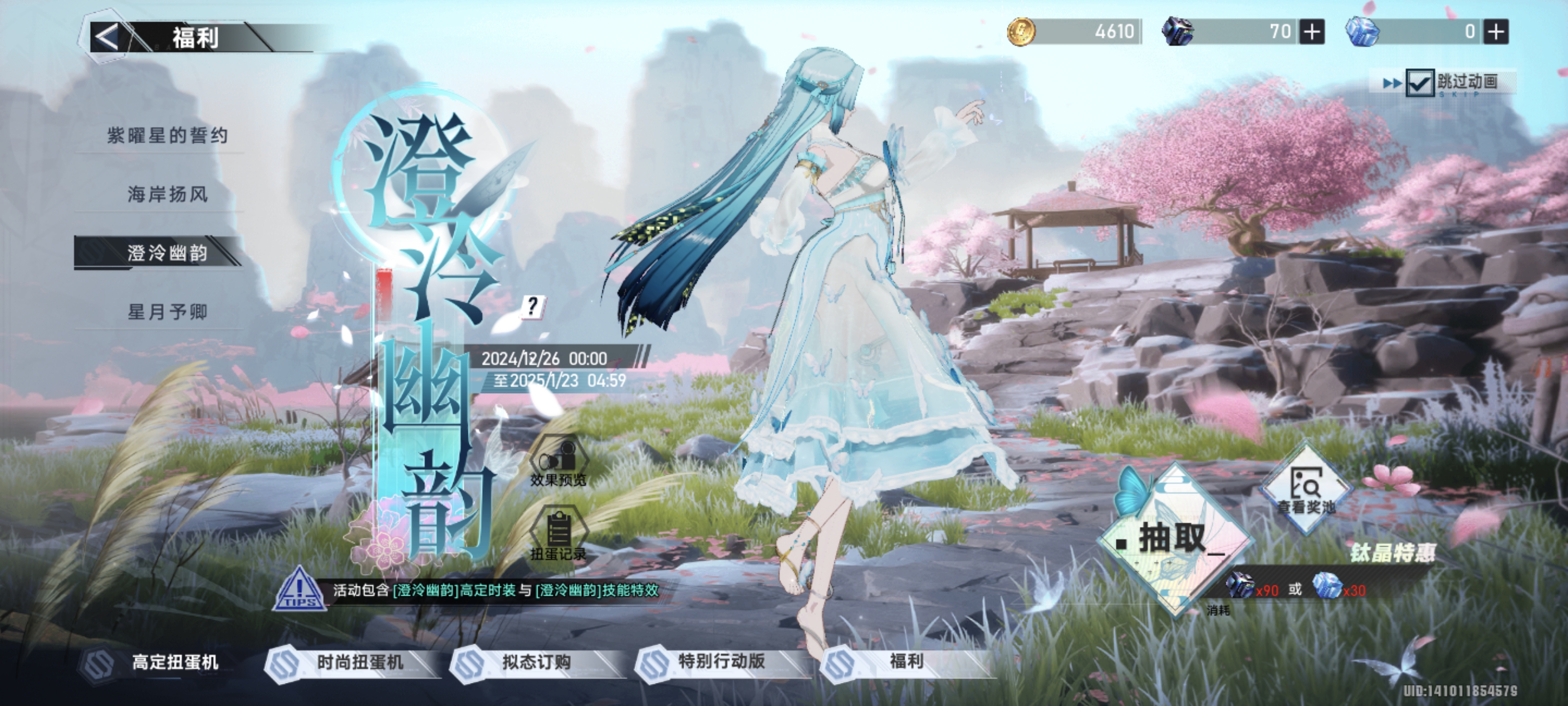Select the 拟态订购 tab
This screenshot has height=706, width=1568.
point(536,662)
